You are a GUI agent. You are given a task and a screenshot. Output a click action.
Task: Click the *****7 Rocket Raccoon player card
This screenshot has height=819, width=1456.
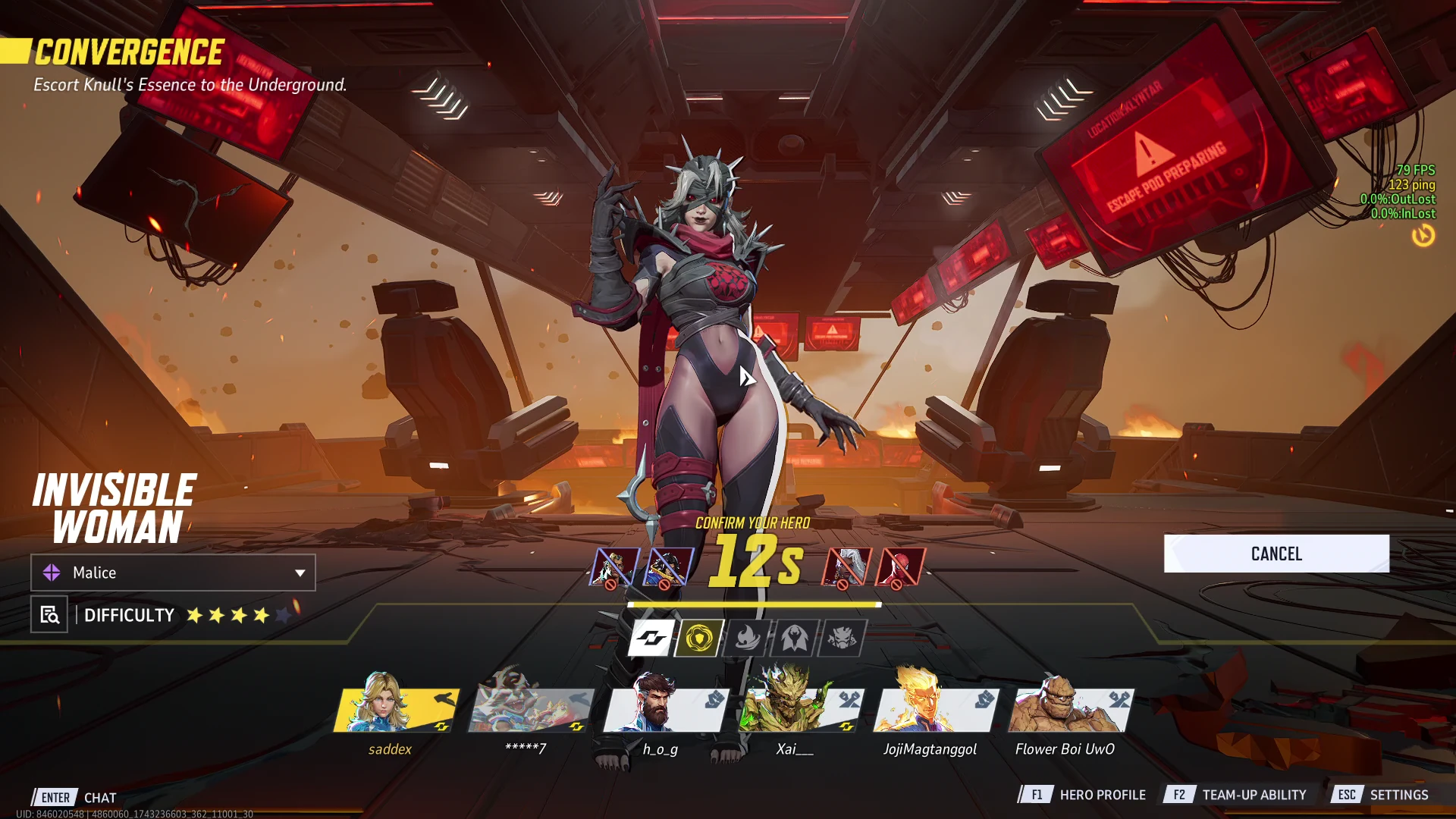point(531,710)
